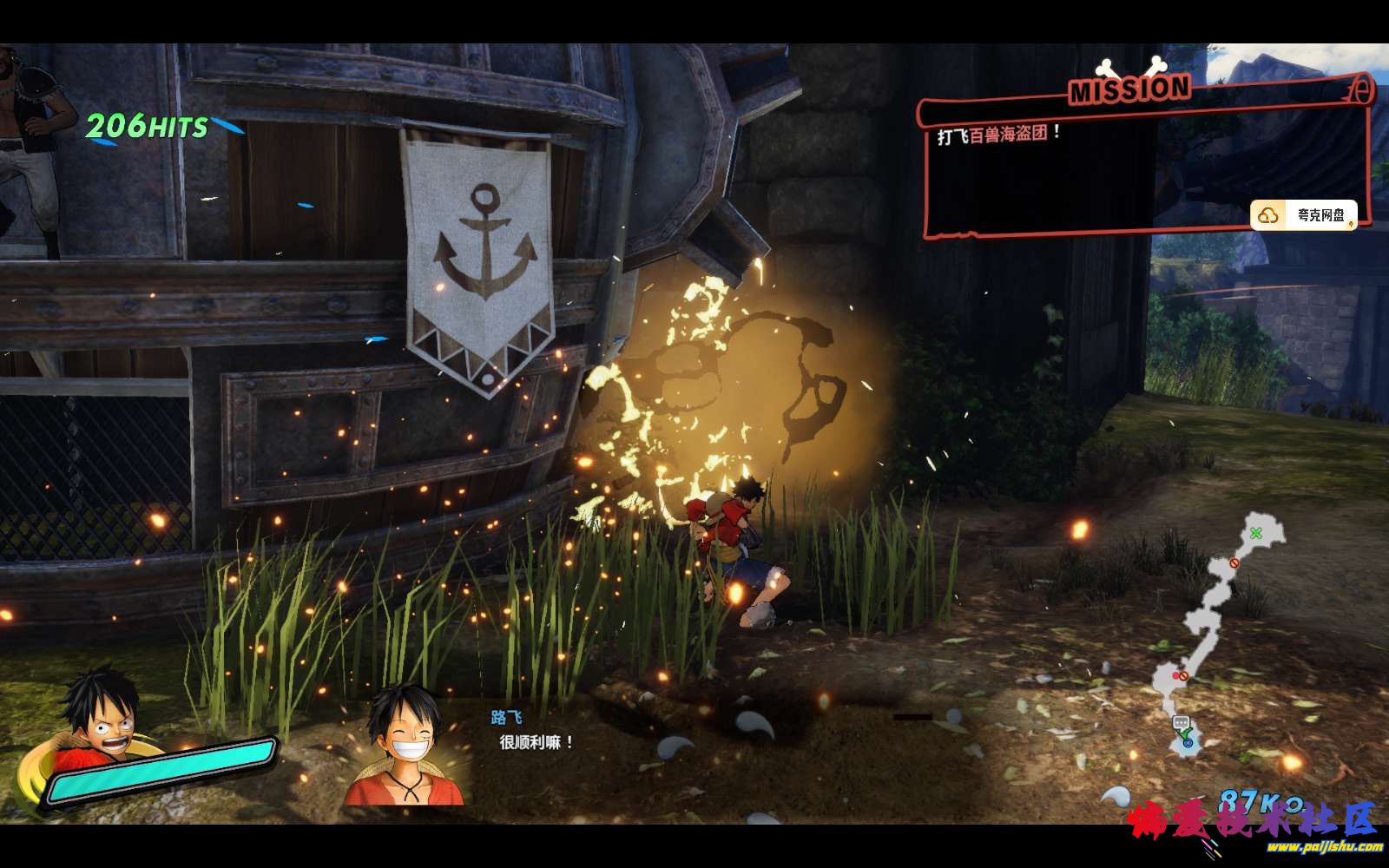Click the green X marker on the minimap
This screenshot has height=868, width=1389.
(1255, 532)
